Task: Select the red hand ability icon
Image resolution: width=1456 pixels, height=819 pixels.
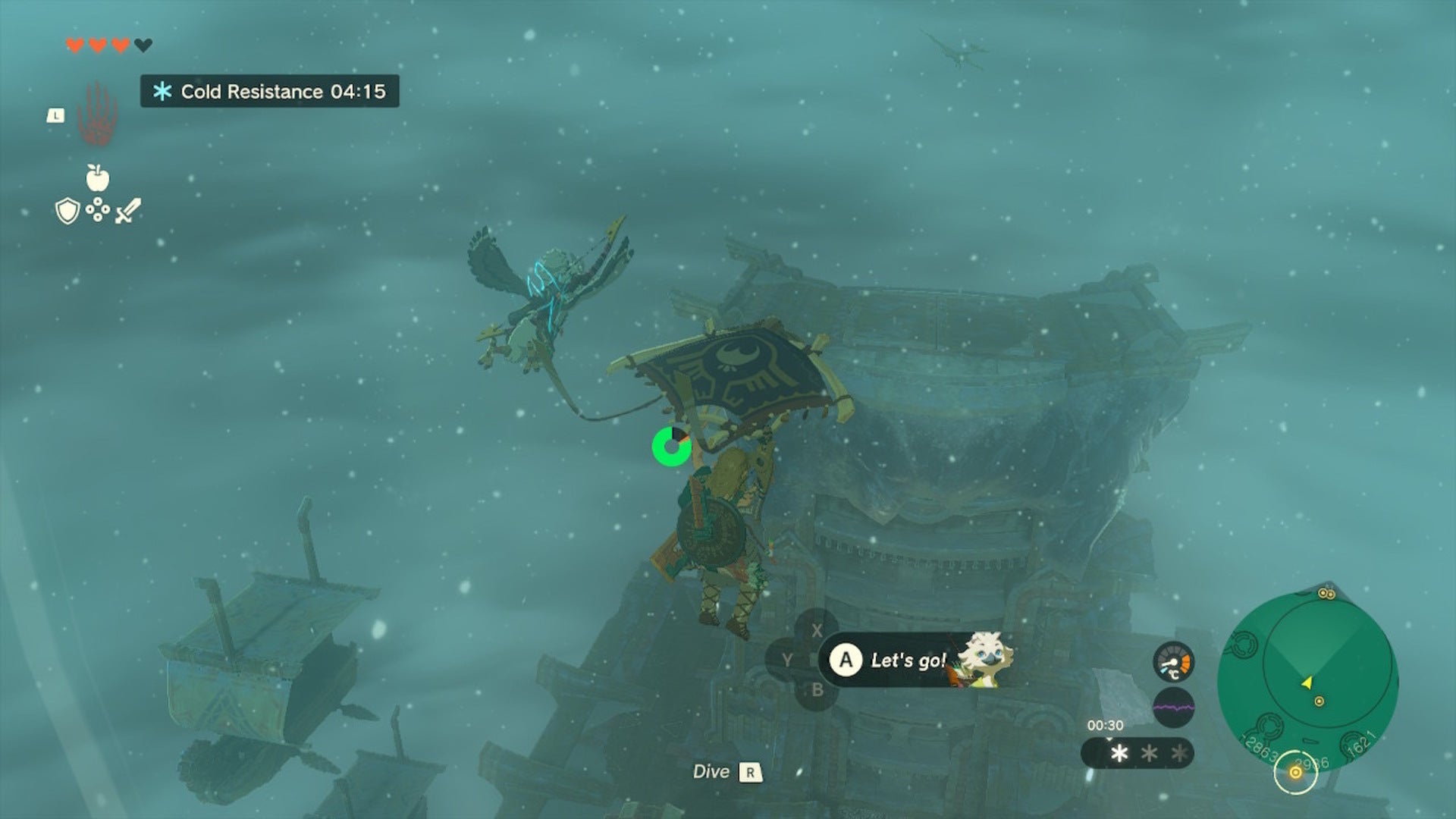Action: click(x=97, y=115)
